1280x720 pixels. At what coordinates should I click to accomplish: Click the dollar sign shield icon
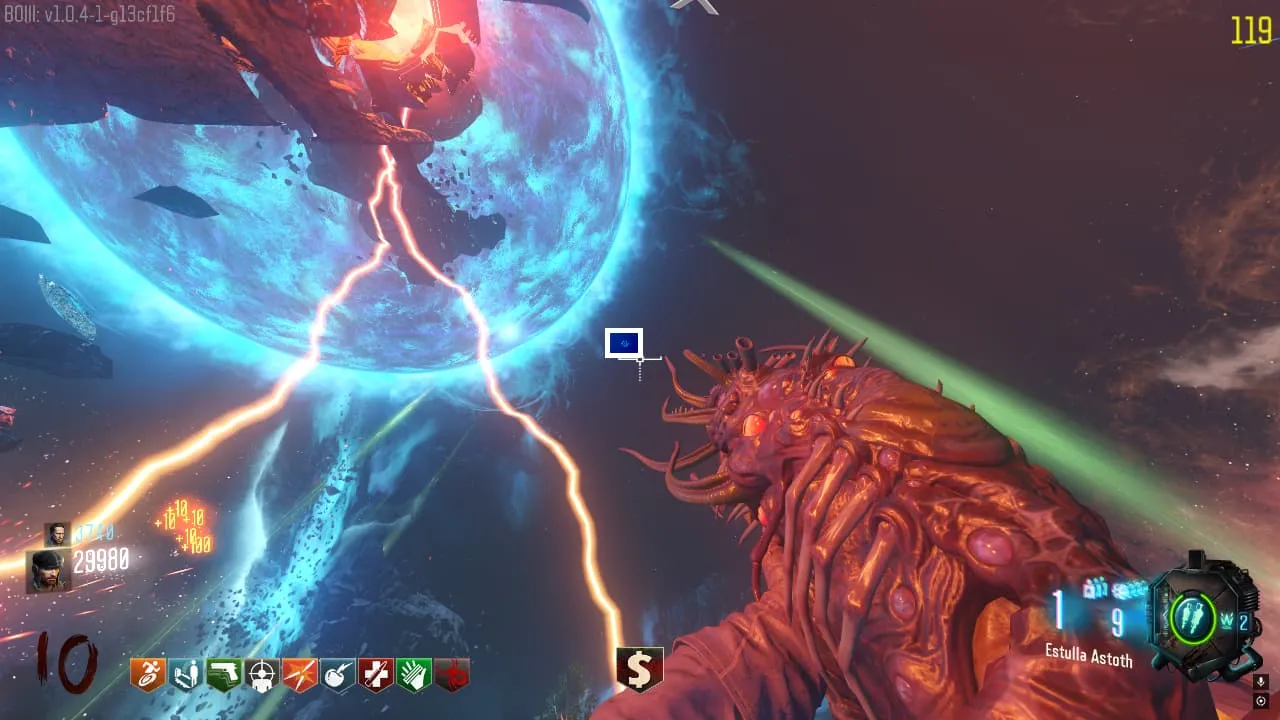point(640,669)
